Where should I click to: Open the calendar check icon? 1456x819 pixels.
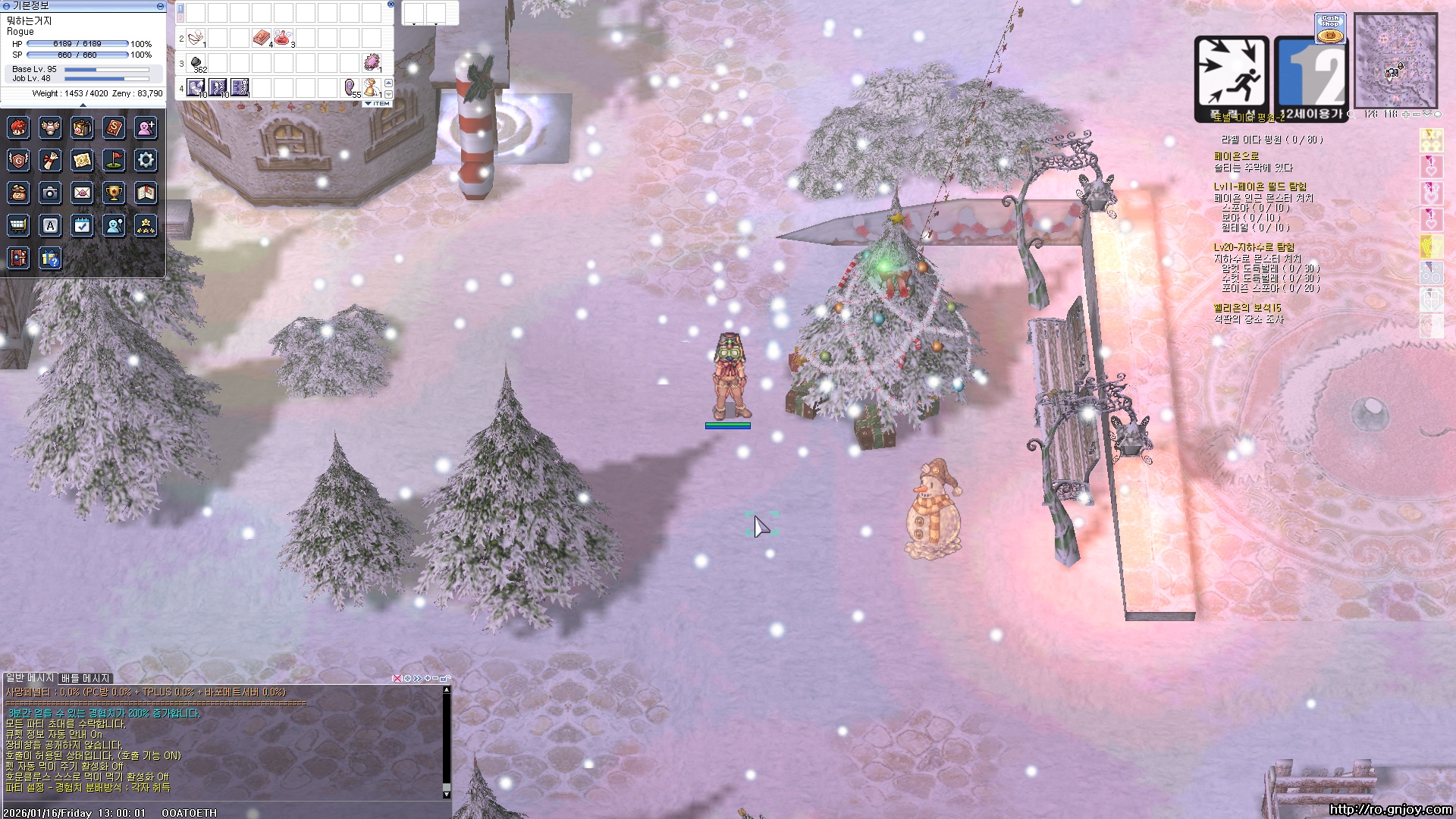coord(82,225)
